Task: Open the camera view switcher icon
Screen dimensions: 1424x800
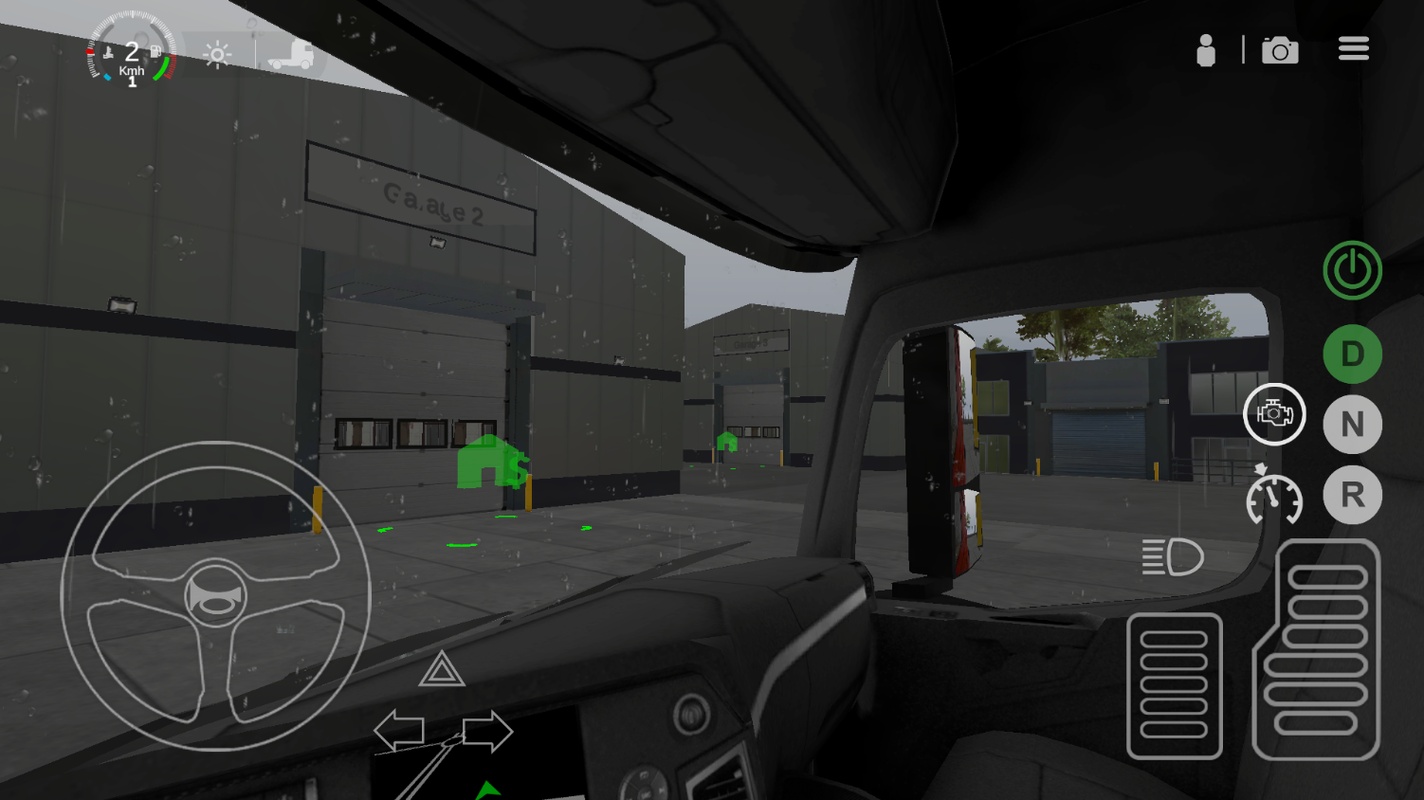Action: tap(1278, 48)
